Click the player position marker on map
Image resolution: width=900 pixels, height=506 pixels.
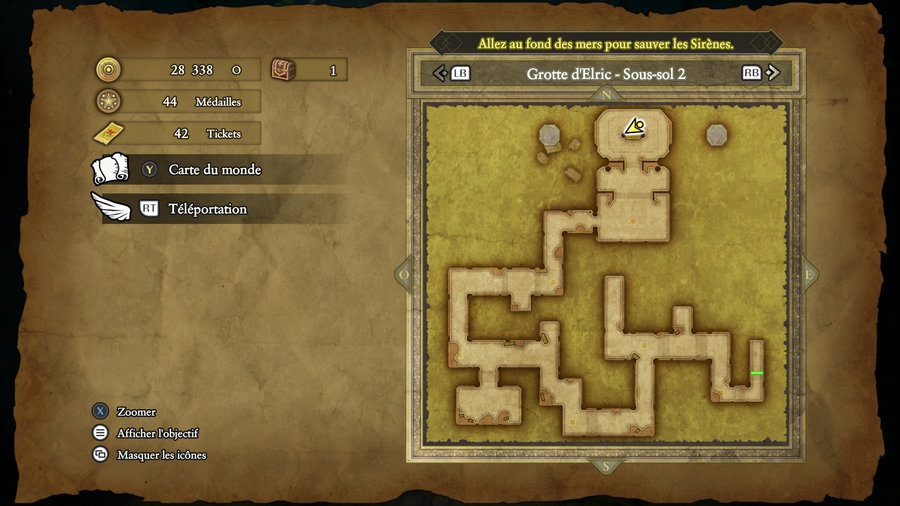[x=634, y=127]
